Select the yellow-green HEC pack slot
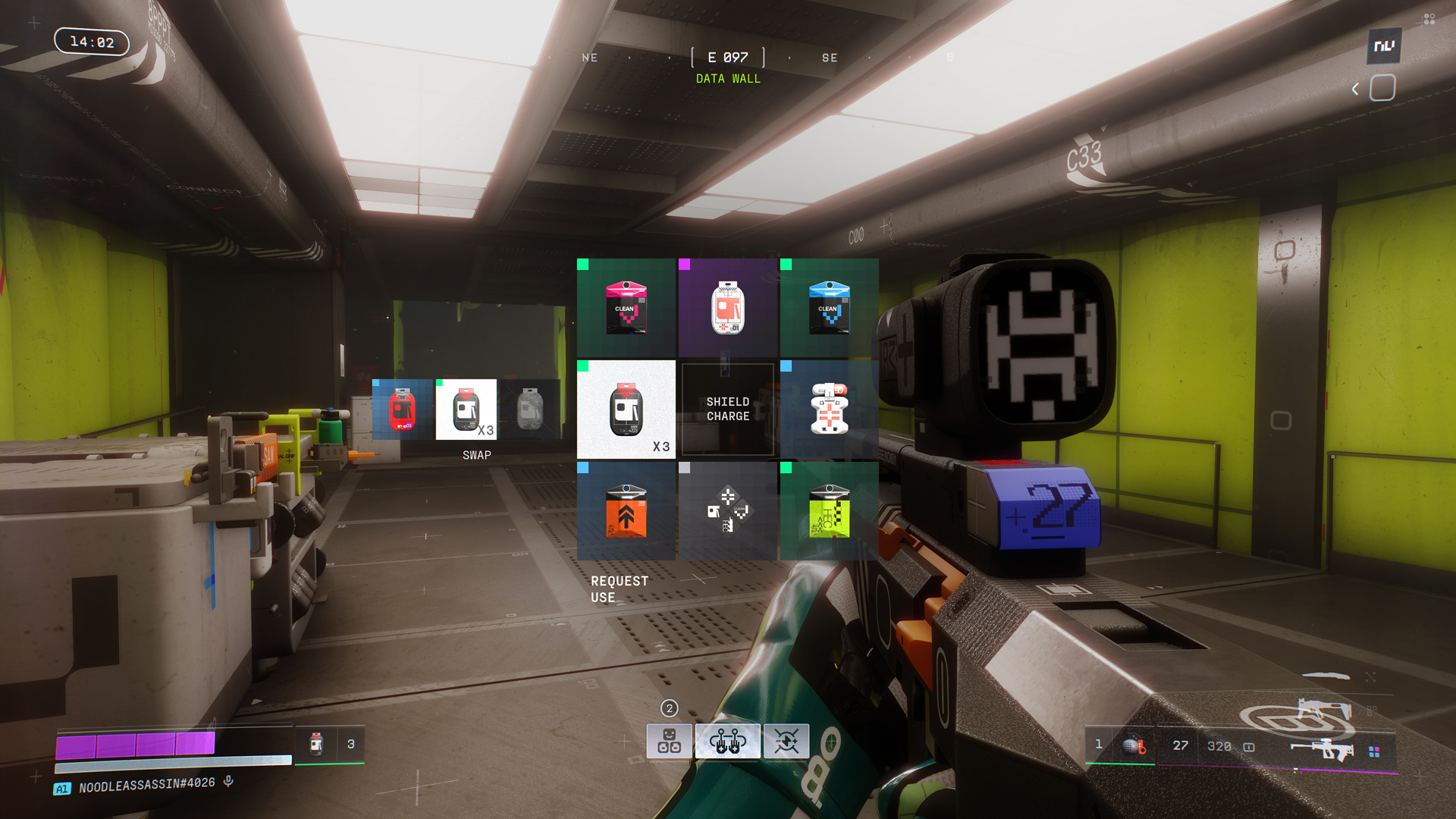This screenshot has width=1456, height=819. (x=830, y=511)
